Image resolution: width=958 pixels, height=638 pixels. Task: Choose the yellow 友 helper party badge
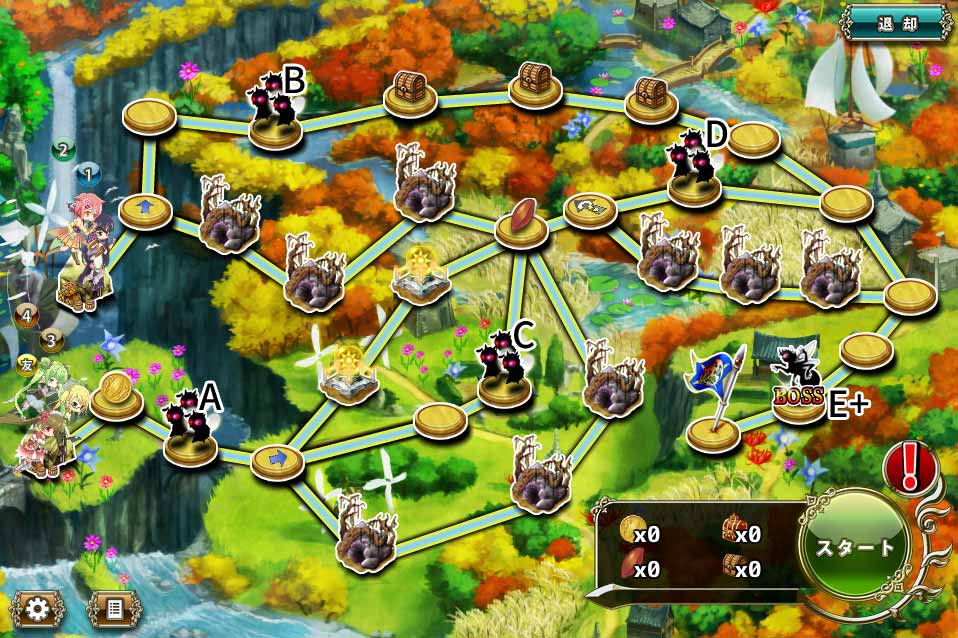(27, 362)
